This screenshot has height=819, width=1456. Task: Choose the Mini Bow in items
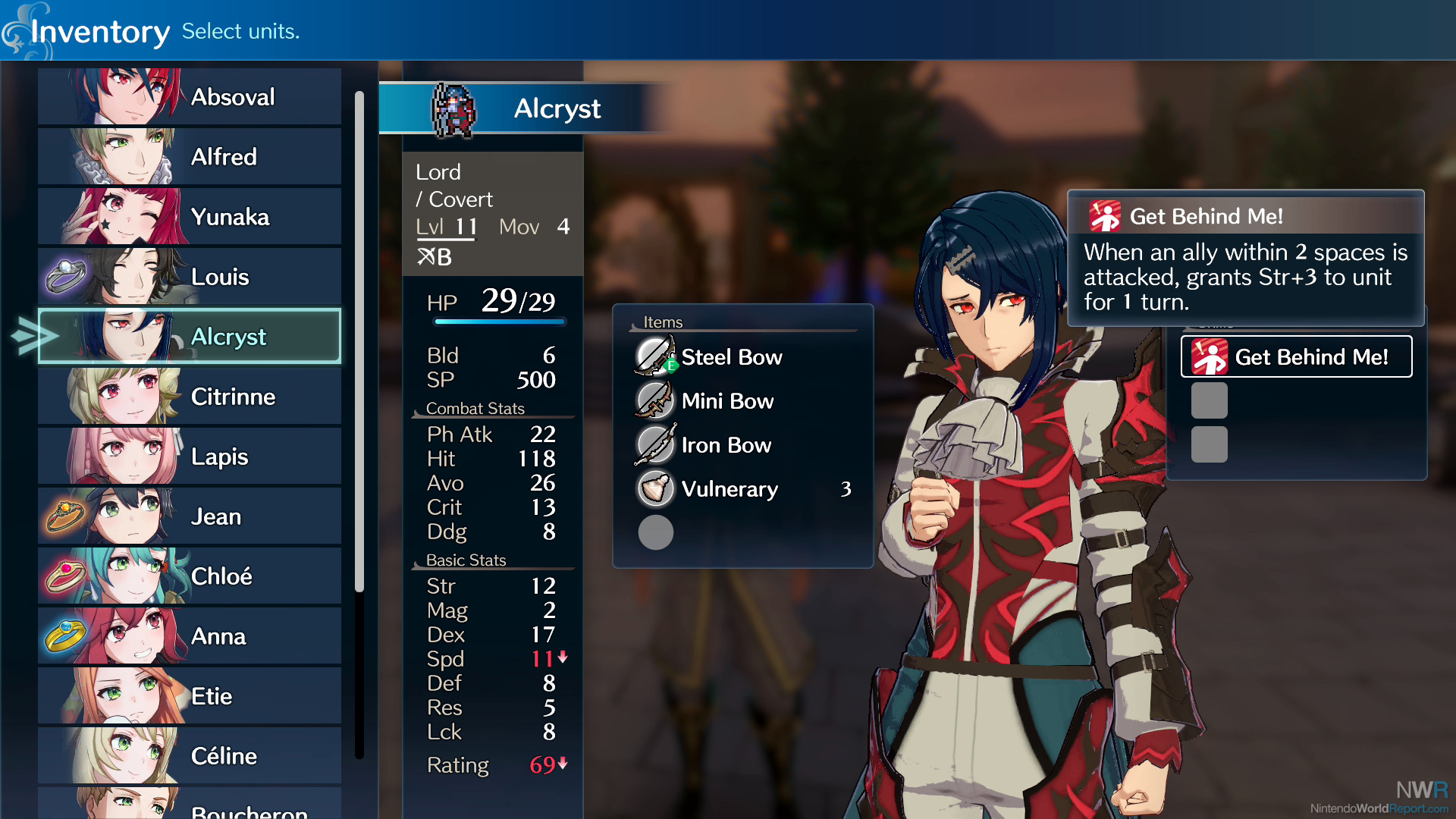point(726,401)
